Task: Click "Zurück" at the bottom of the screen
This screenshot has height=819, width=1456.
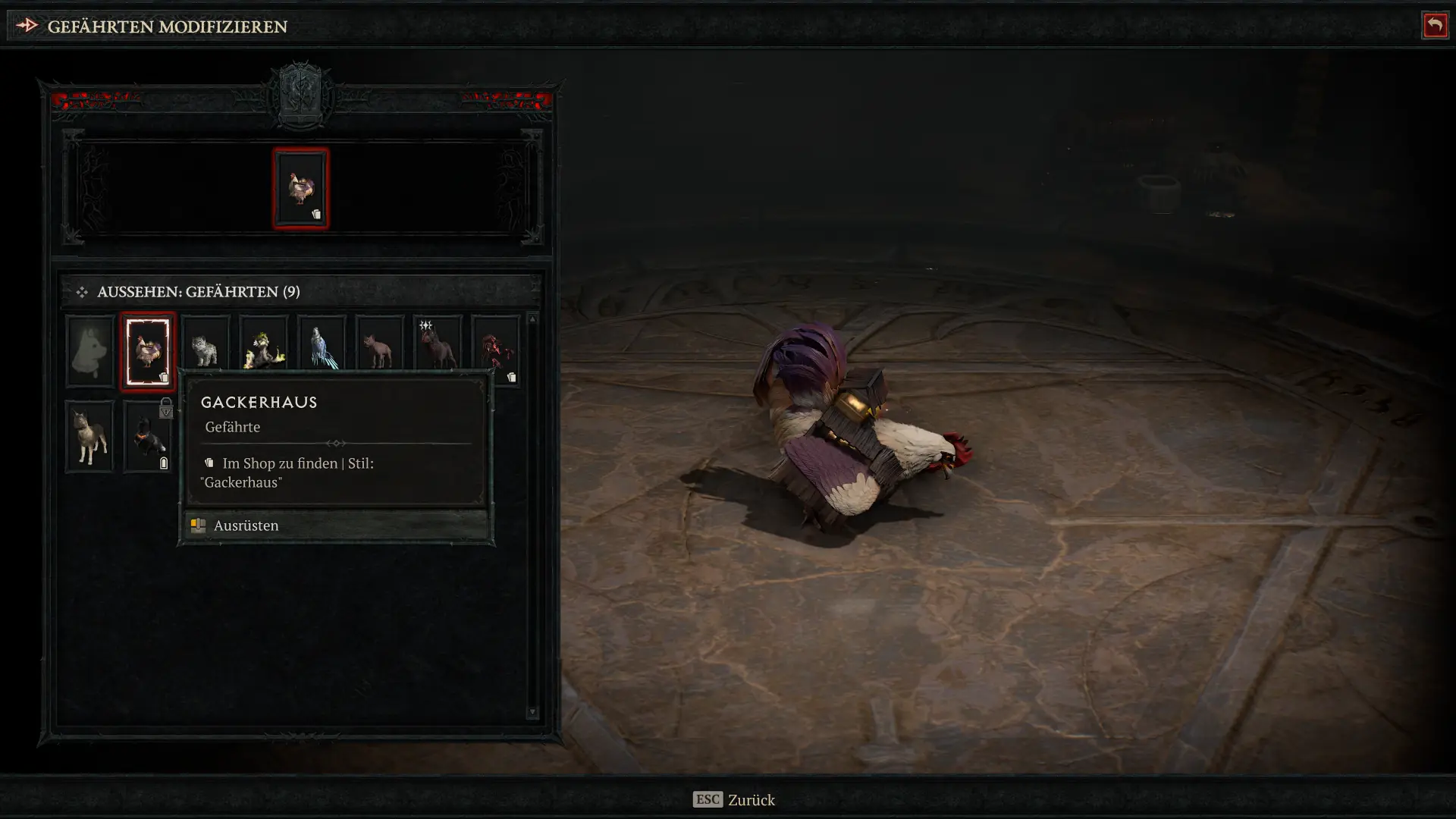Action: 751,800
